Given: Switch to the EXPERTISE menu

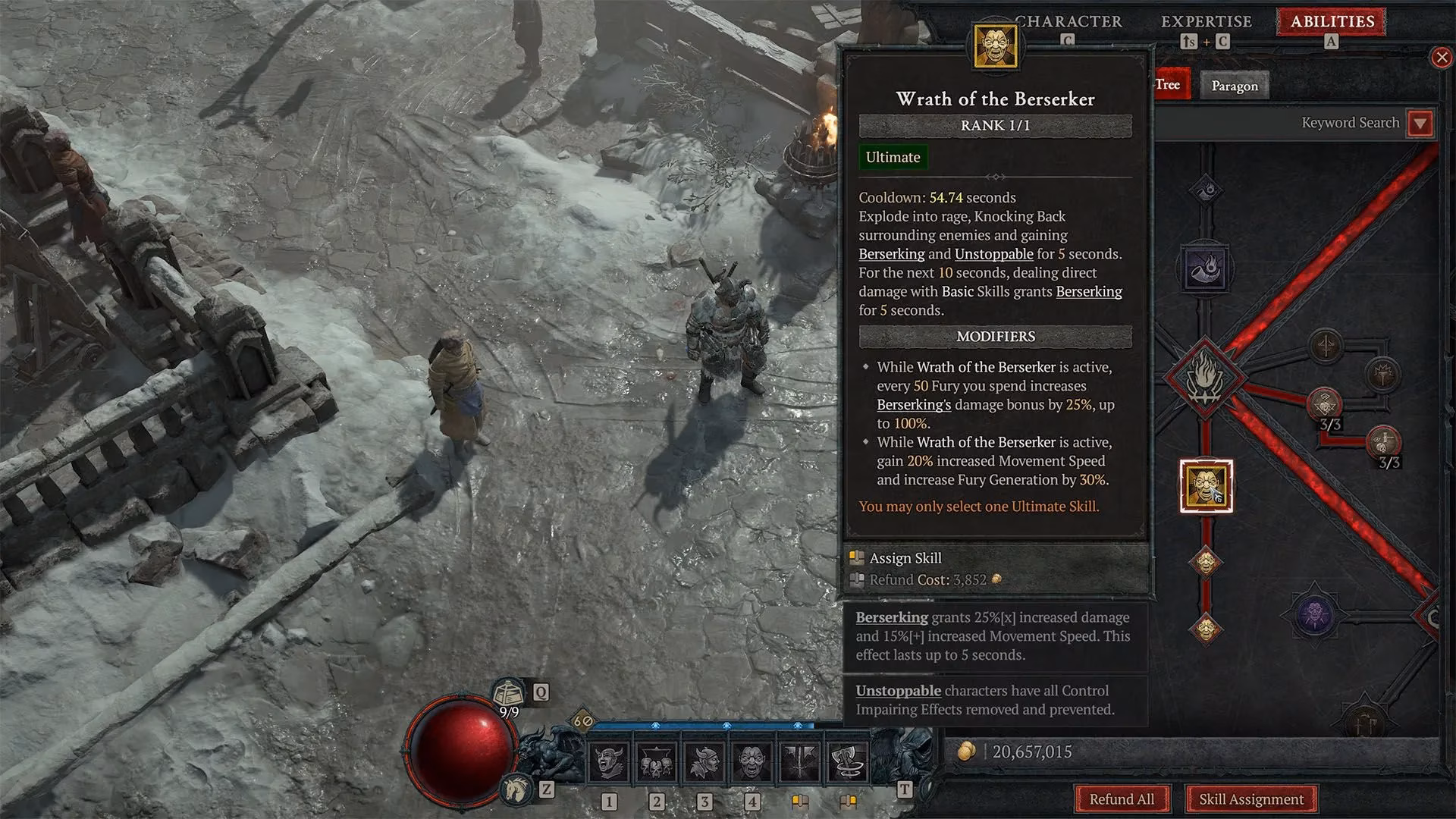Looking at the screenshot, I should (x=1207, y=21).
